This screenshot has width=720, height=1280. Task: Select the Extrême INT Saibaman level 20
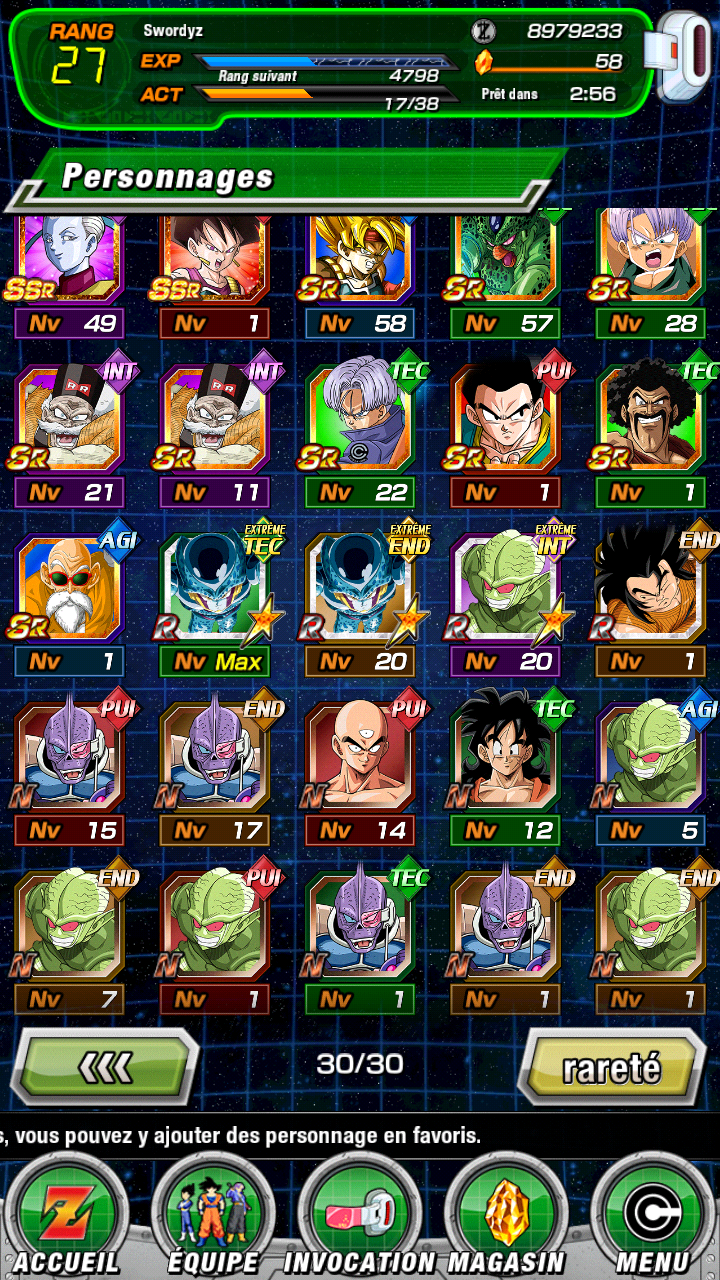click(505, 590)
